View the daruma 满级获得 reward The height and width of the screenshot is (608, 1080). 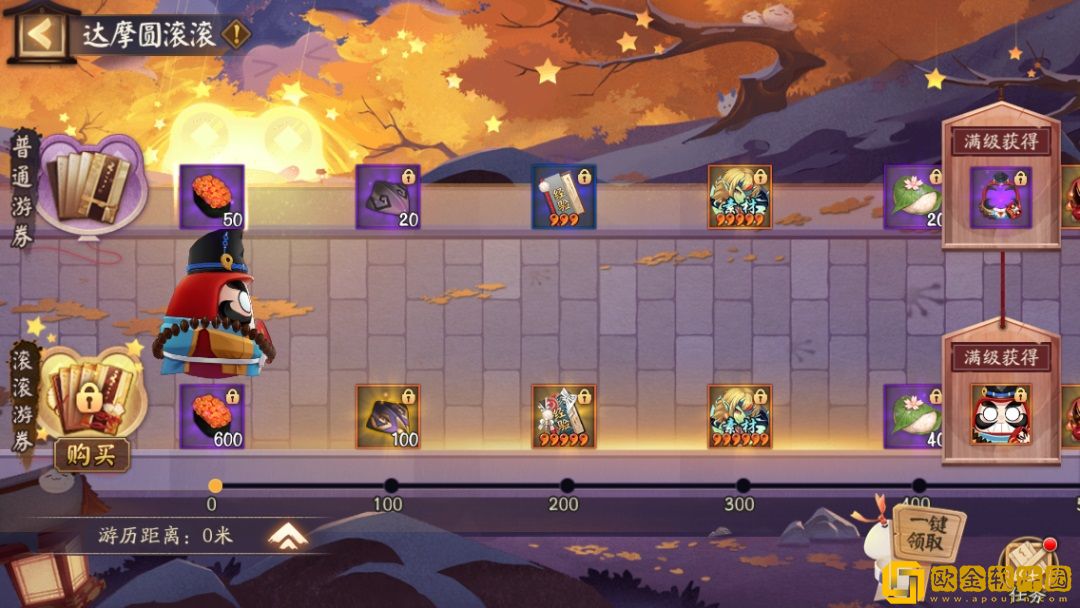[1000, 414]
